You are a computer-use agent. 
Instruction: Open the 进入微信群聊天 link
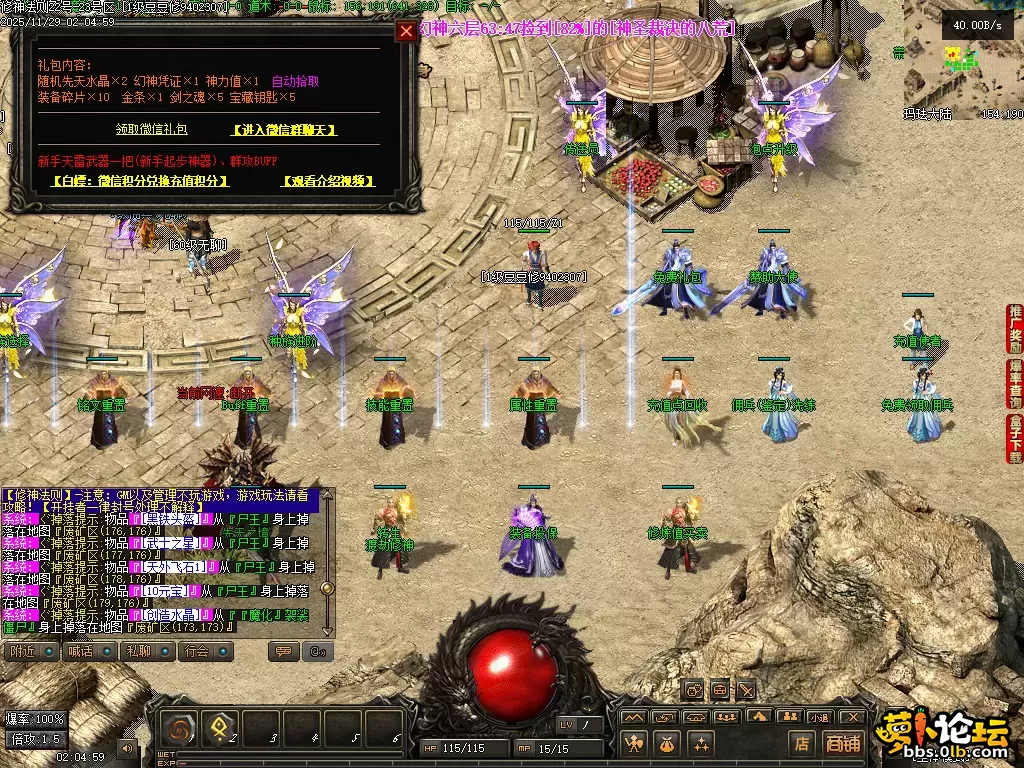tap(284, 130)
